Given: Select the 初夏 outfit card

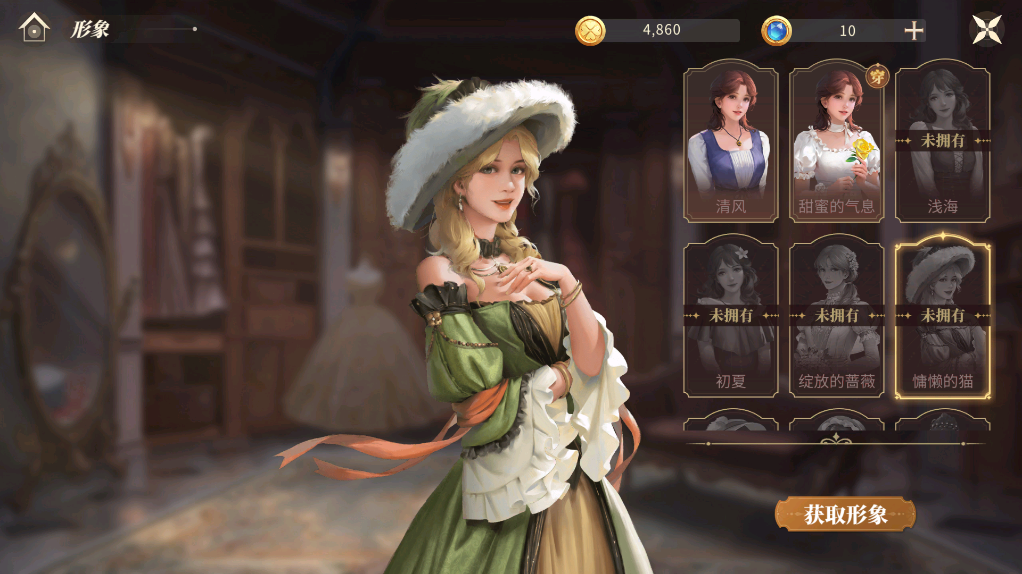Looking at the screenshot, I should tap(731, 316).
